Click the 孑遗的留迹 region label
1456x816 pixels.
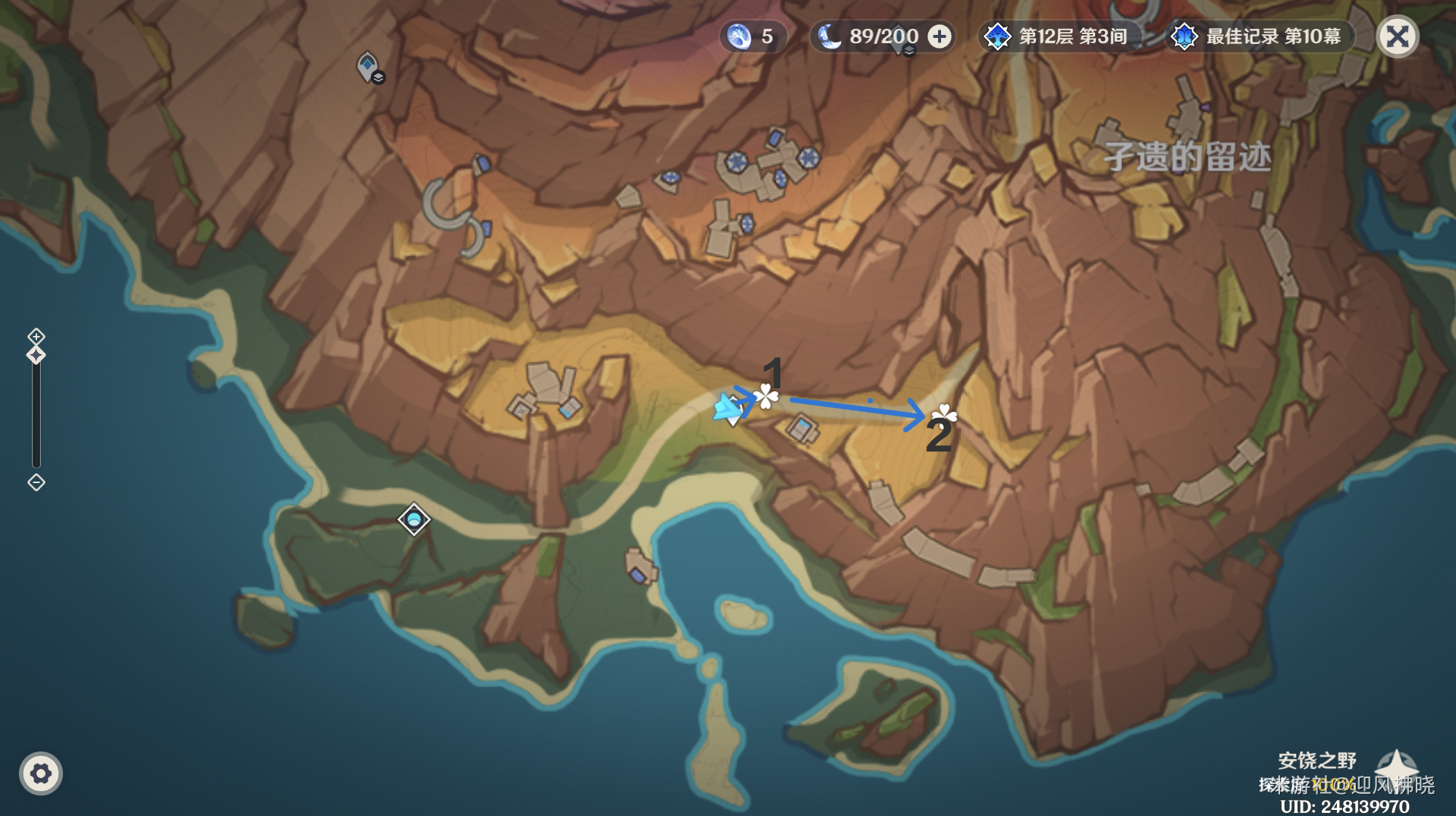point(1186,157)
